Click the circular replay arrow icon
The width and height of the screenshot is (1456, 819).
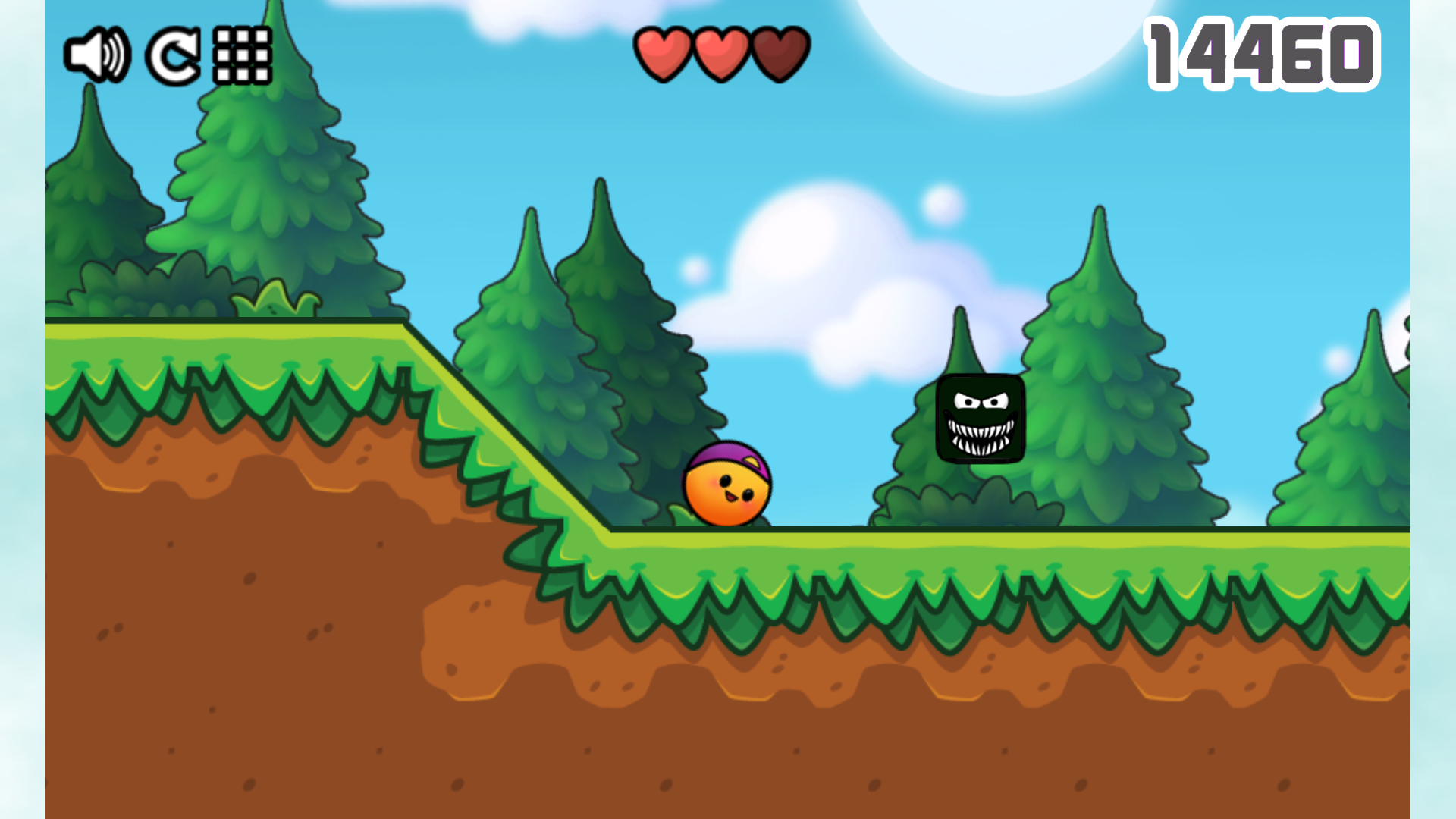(173, 55)
